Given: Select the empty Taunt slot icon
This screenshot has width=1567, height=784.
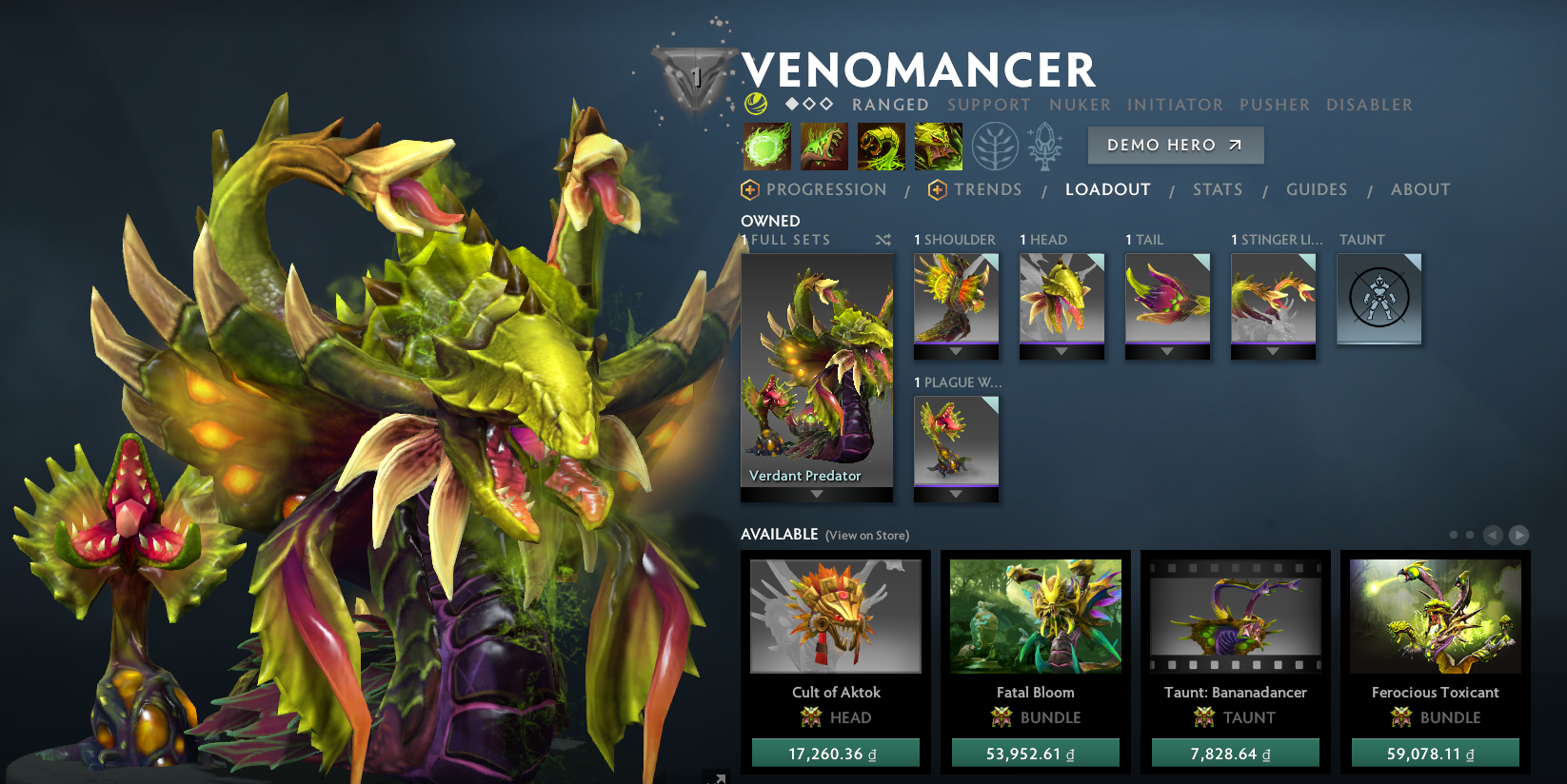Looking at the screenshot, I should click(x=1379, y=298).
